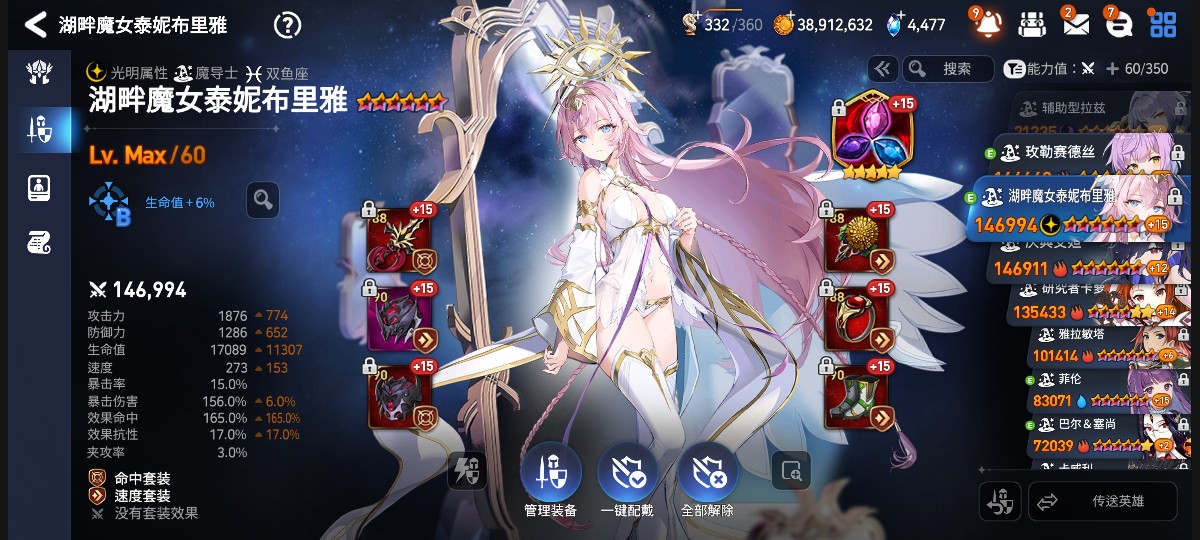
Task: Click the 搜索 hero search field
Action: point(947,68)
